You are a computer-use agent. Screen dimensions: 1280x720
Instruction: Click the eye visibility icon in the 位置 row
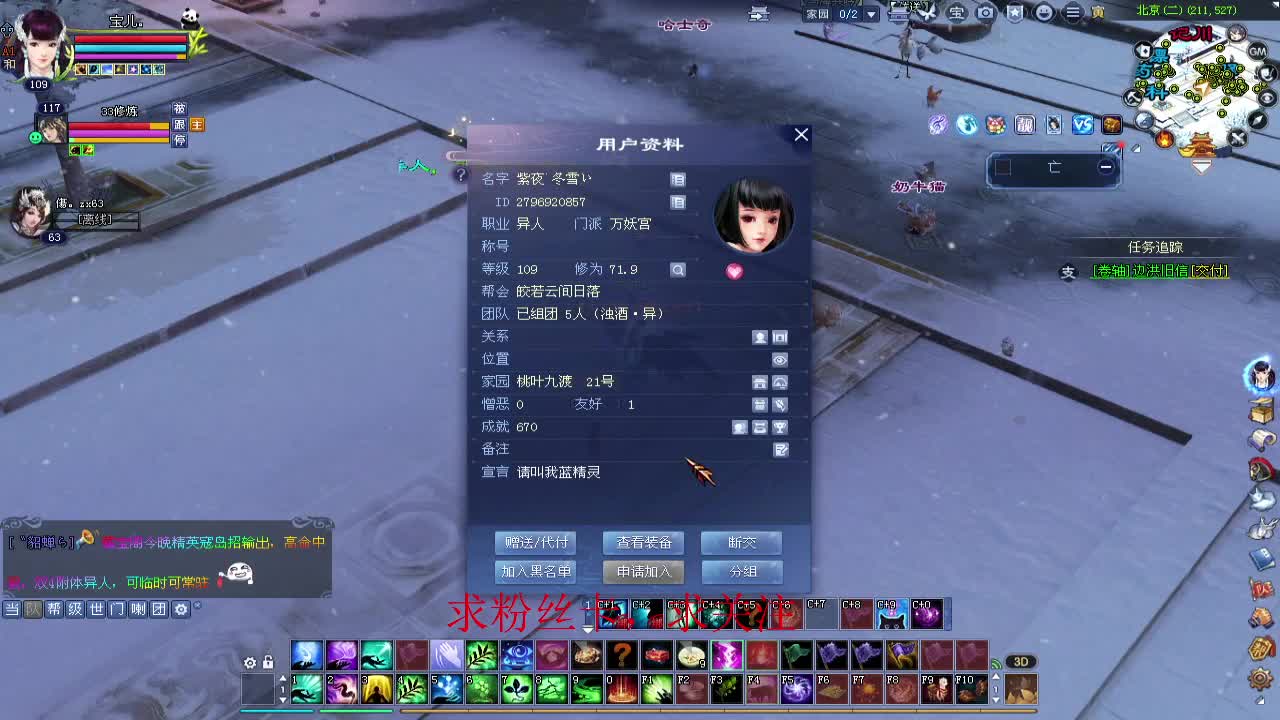(x=780, y=359)
